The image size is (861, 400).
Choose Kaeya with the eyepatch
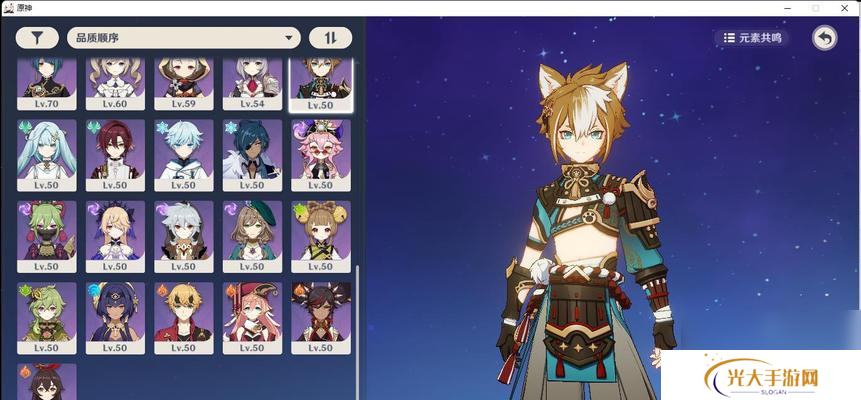coord(252,154)
